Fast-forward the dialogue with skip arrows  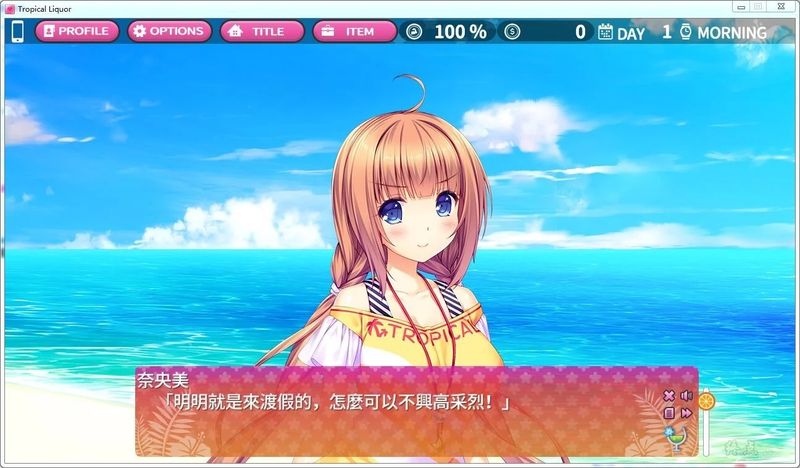[x=686, y=412]
